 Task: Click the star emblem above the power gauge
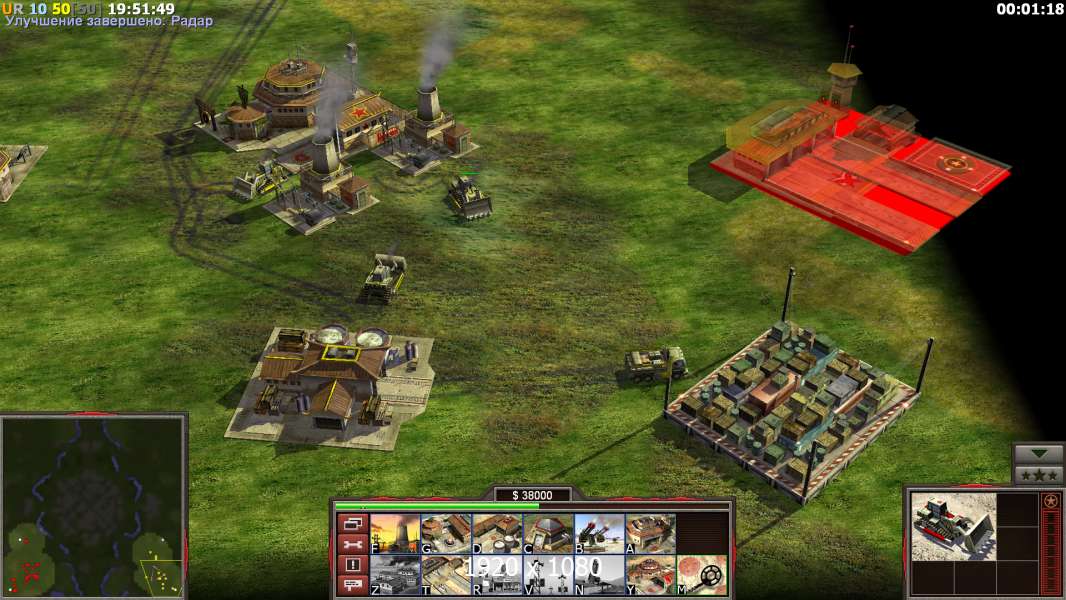[x=1051, y=501]
